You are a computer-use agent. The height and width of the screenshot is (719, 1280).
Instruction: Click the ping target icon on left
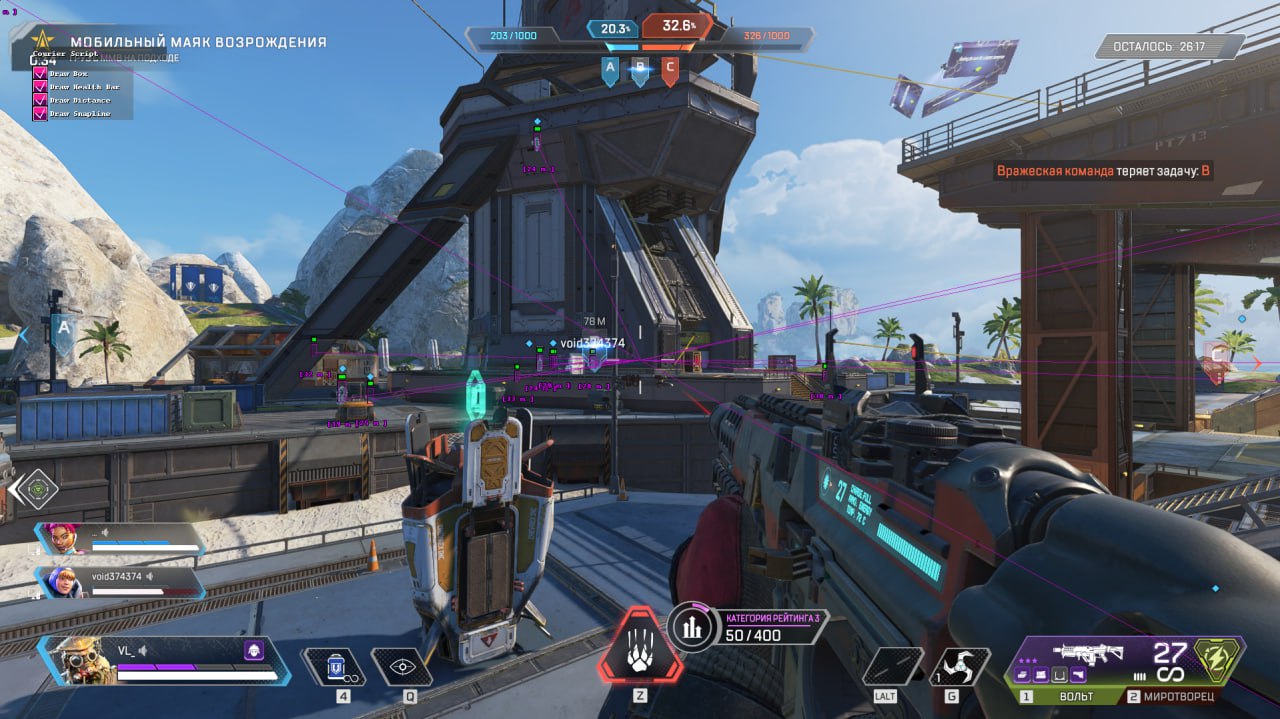pos(36,489)
